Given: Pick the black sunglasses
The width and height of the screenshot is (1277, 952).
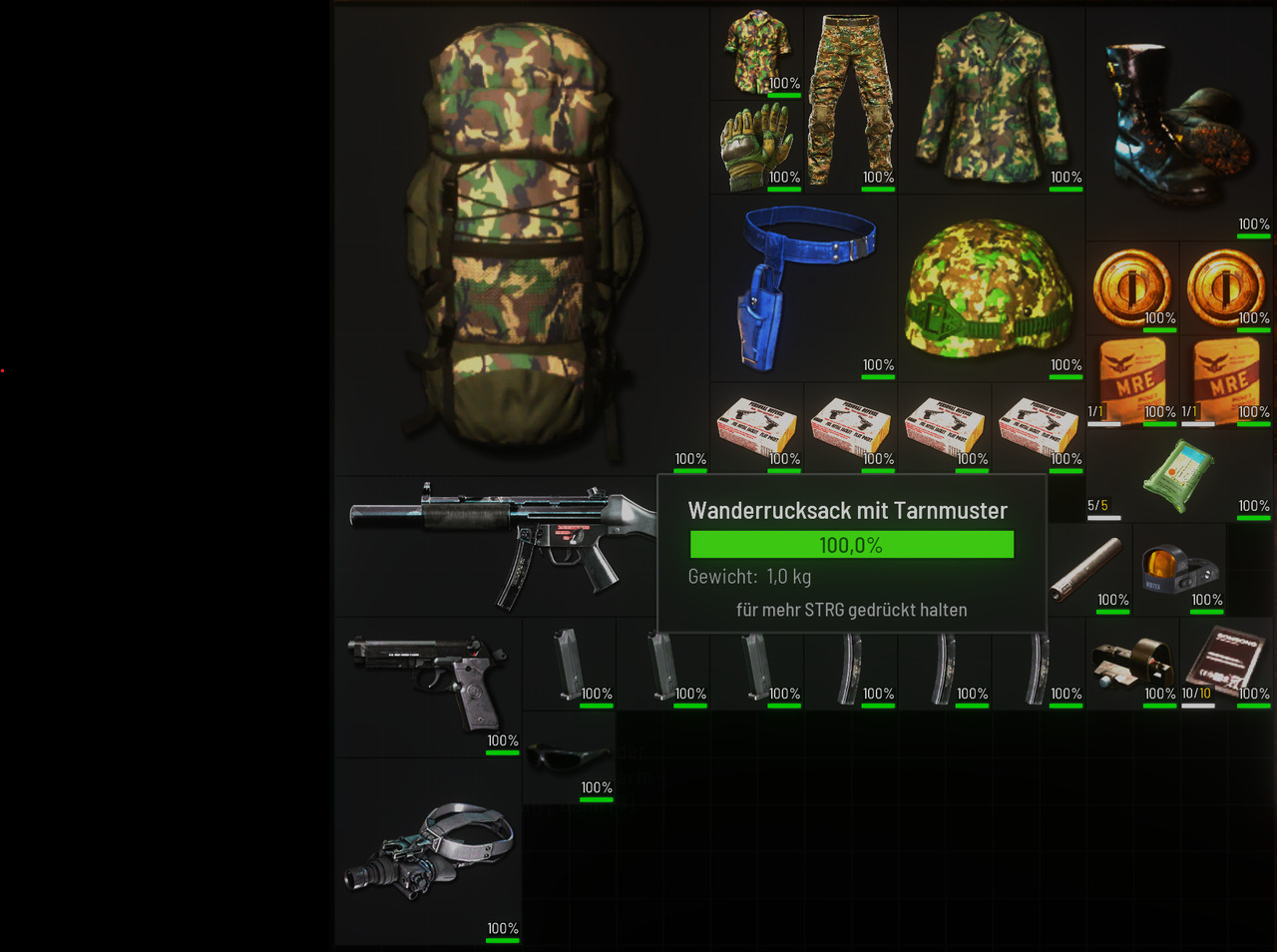Looking at the screenshot, I should (568, 758).
